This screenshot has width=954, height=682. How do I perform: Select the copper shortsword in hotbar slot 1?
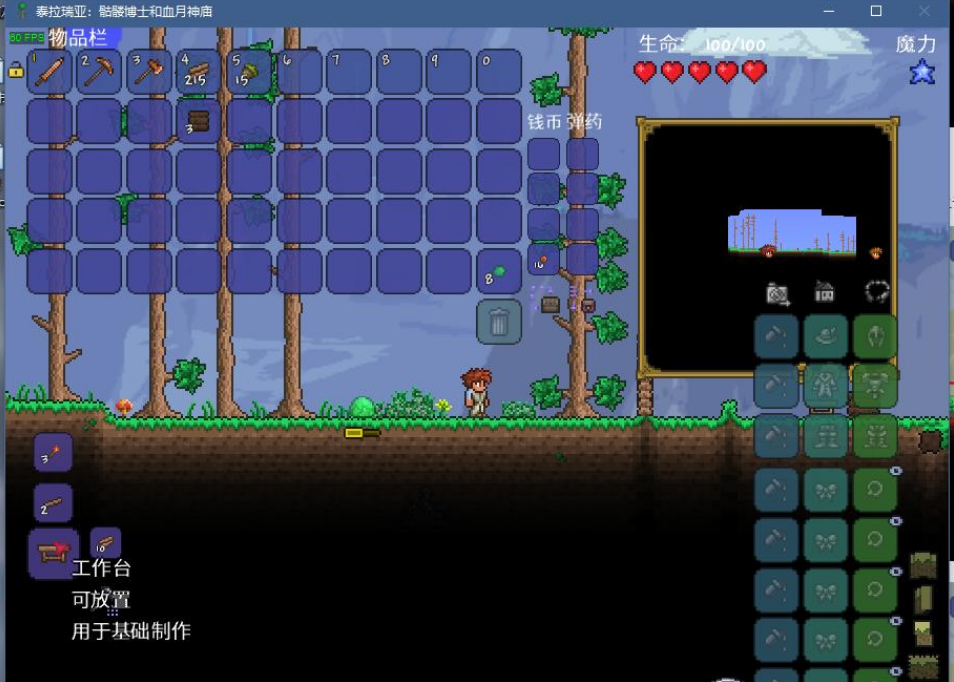tap(49, 72)
